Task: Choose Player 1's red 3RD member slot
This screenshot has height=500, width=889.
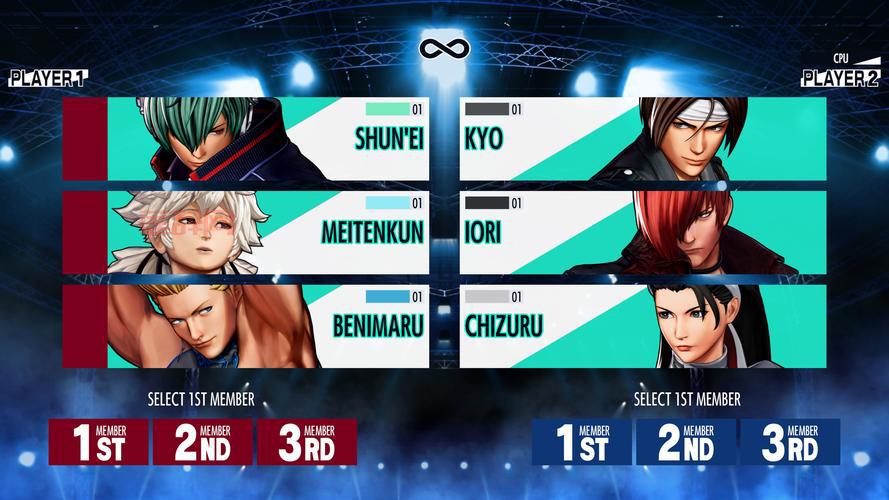Action: click(307, 441)
